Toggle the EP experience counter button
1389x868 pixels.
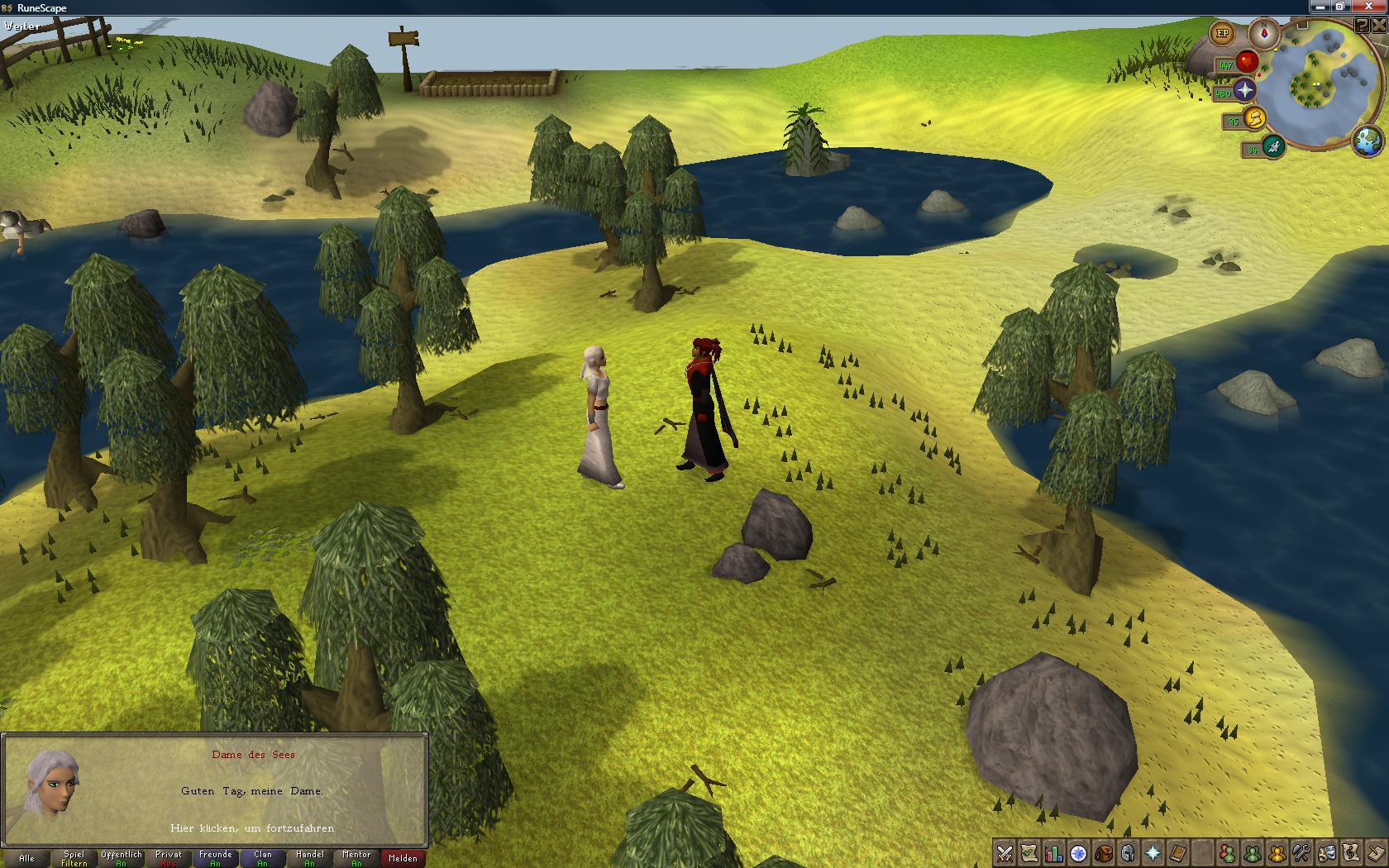pyautogui.click(x=1222, y=34)
